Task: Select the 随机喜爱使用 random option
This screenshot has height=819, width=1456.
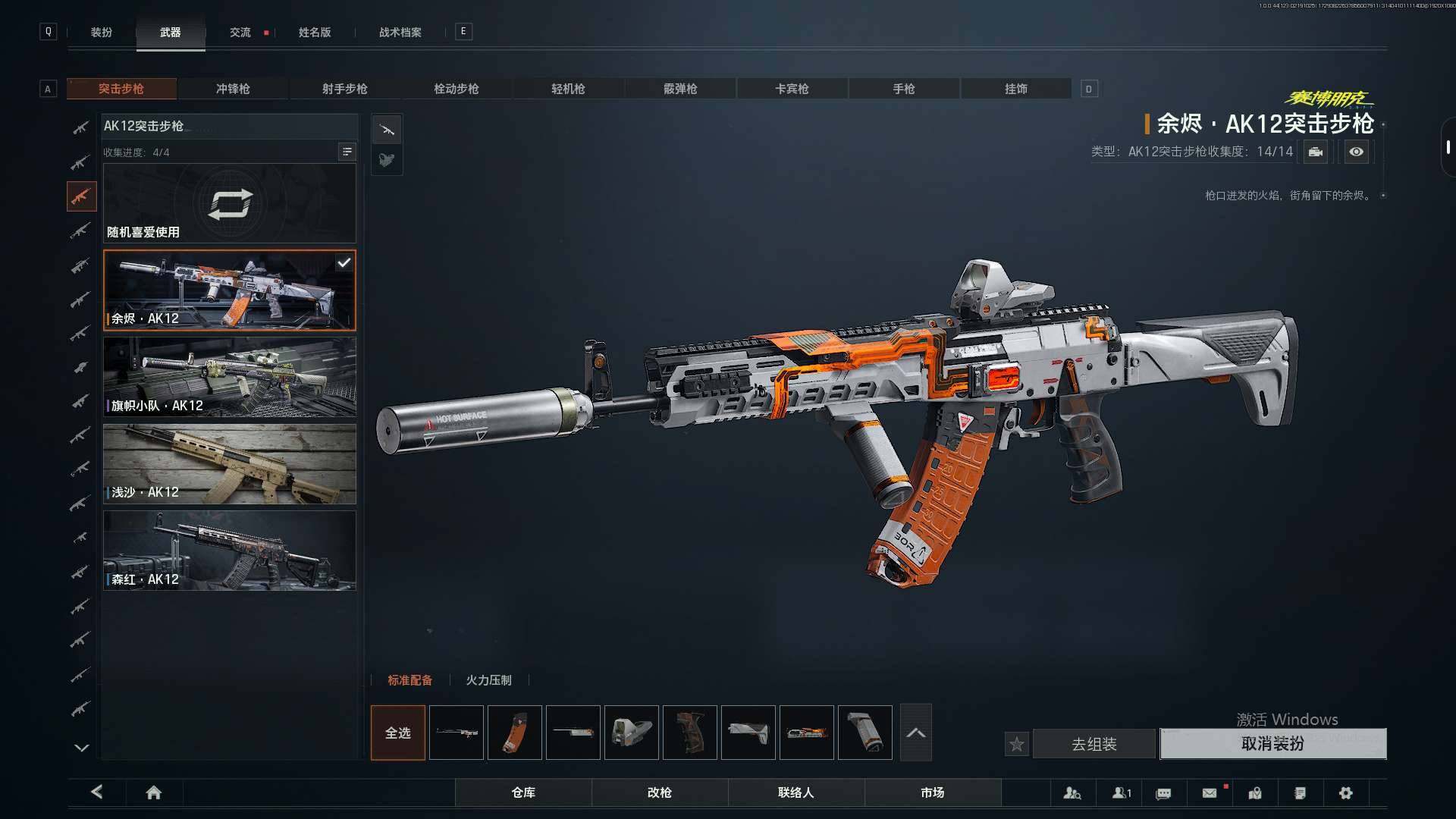Action: (x=229, y=203)
